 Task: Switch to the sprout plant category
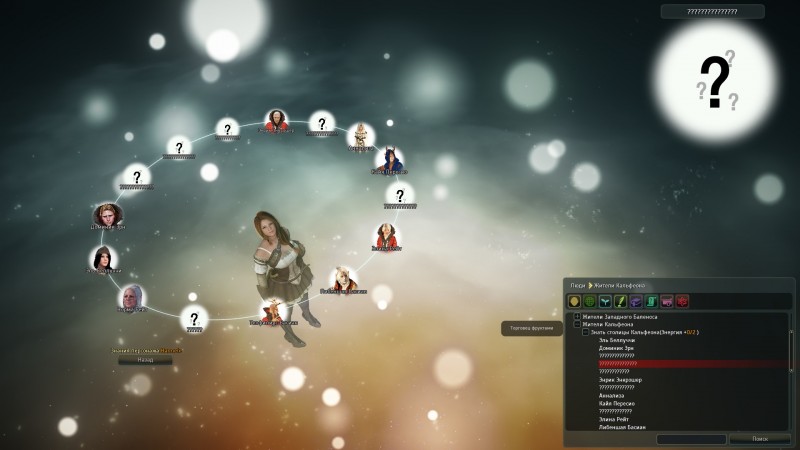pyautogui.click(x=605, y=301)
